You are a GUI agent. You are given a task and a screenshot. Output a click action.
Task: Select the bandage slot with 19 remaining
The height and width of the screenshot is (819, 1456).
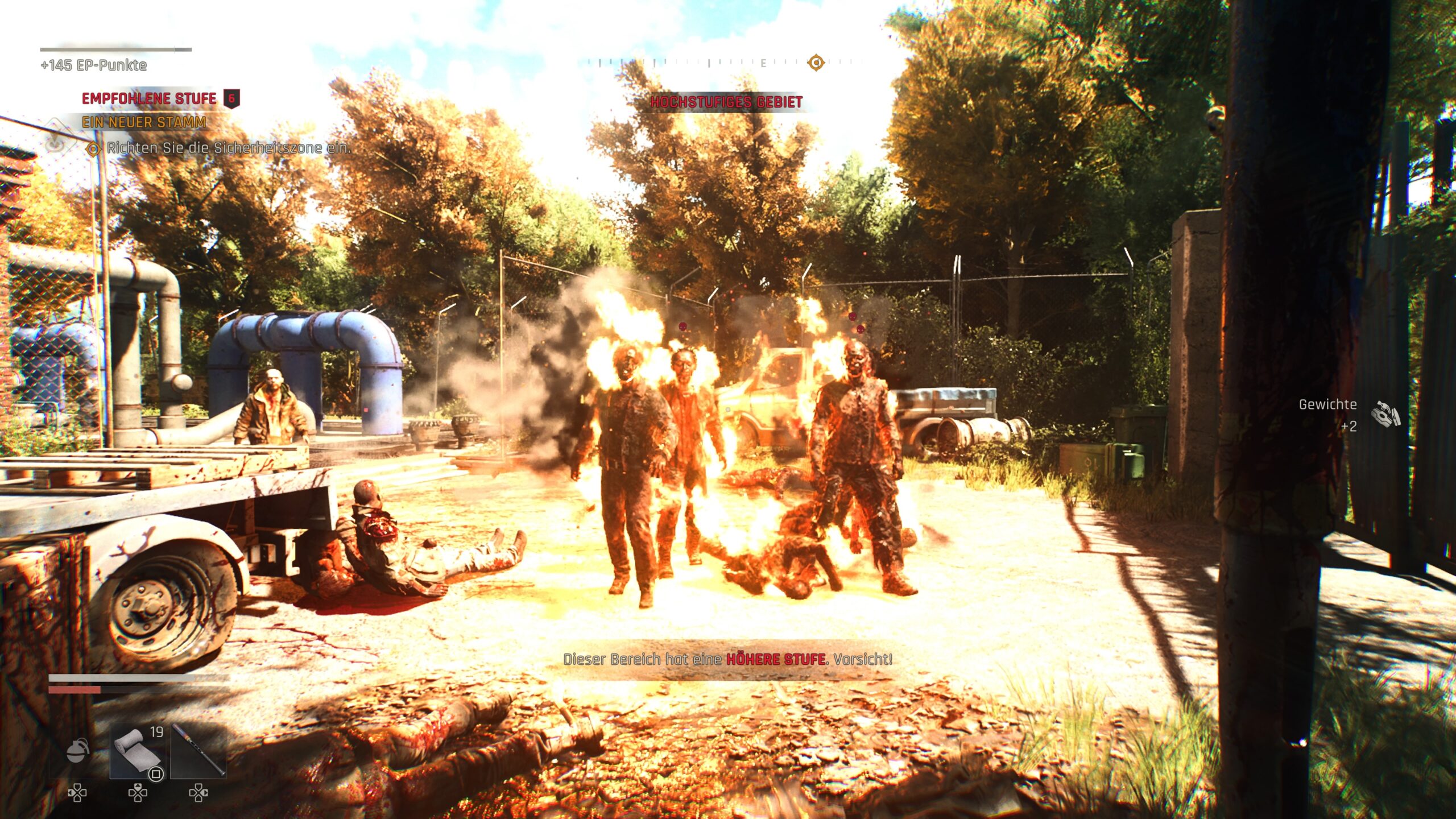138,751
